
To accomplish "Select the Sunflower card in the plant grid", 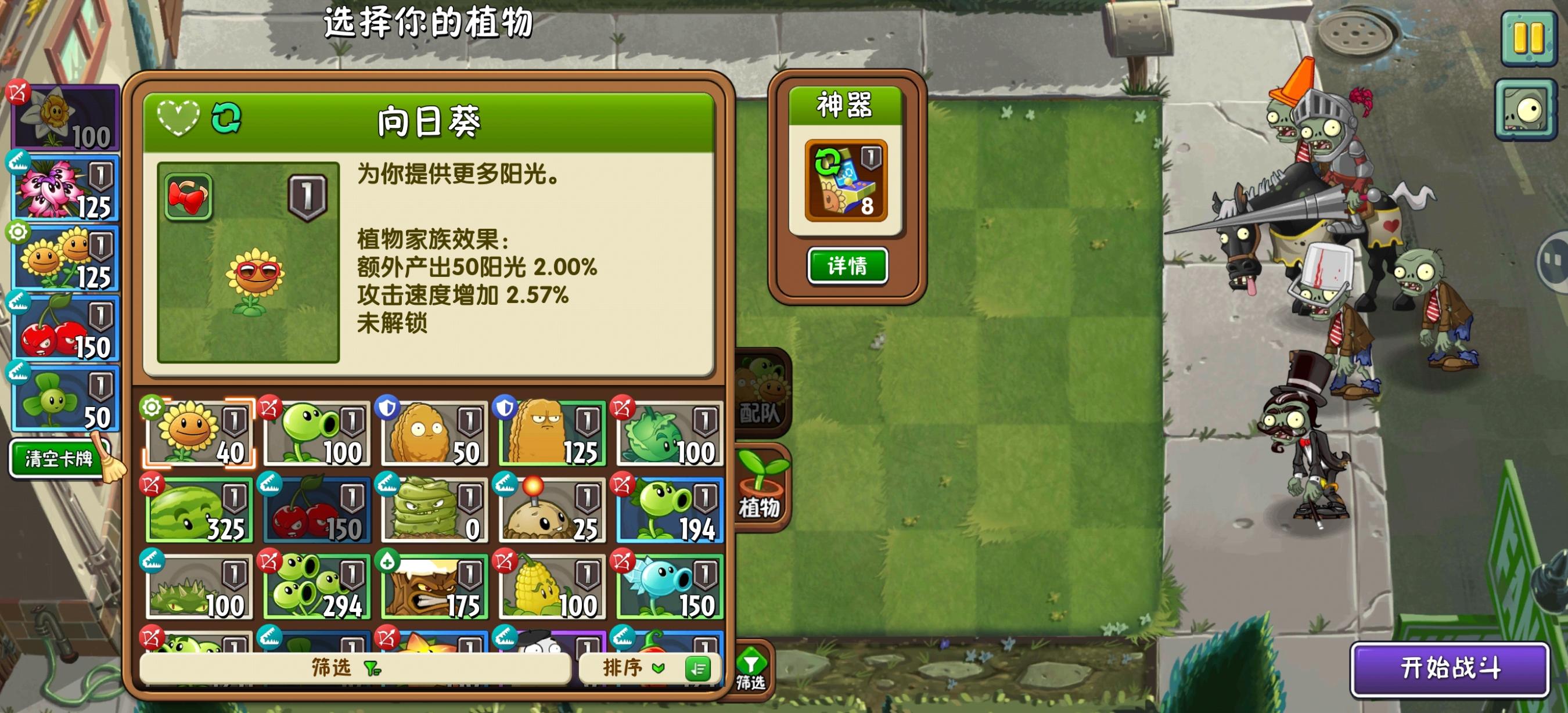I will 198,432.
